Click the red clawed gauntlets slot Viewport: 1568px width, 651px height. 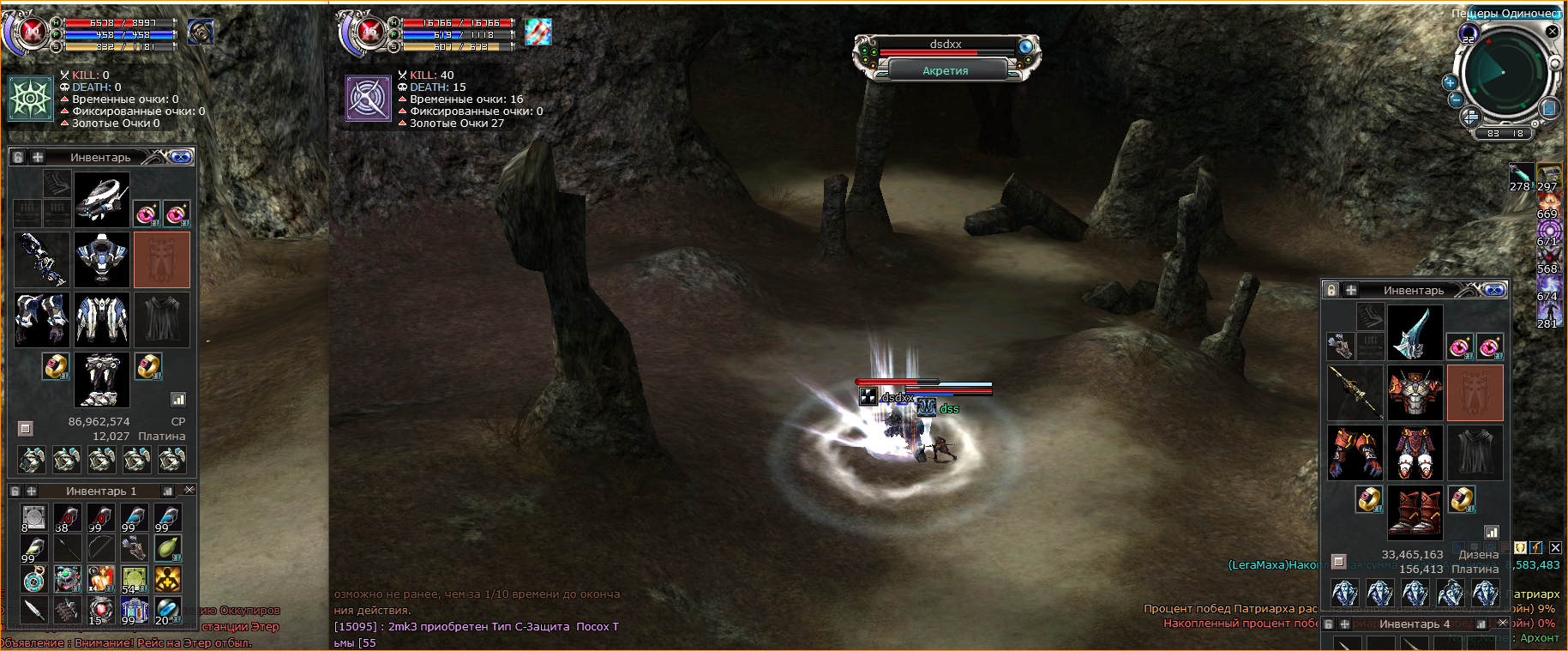pos(1355,453)
